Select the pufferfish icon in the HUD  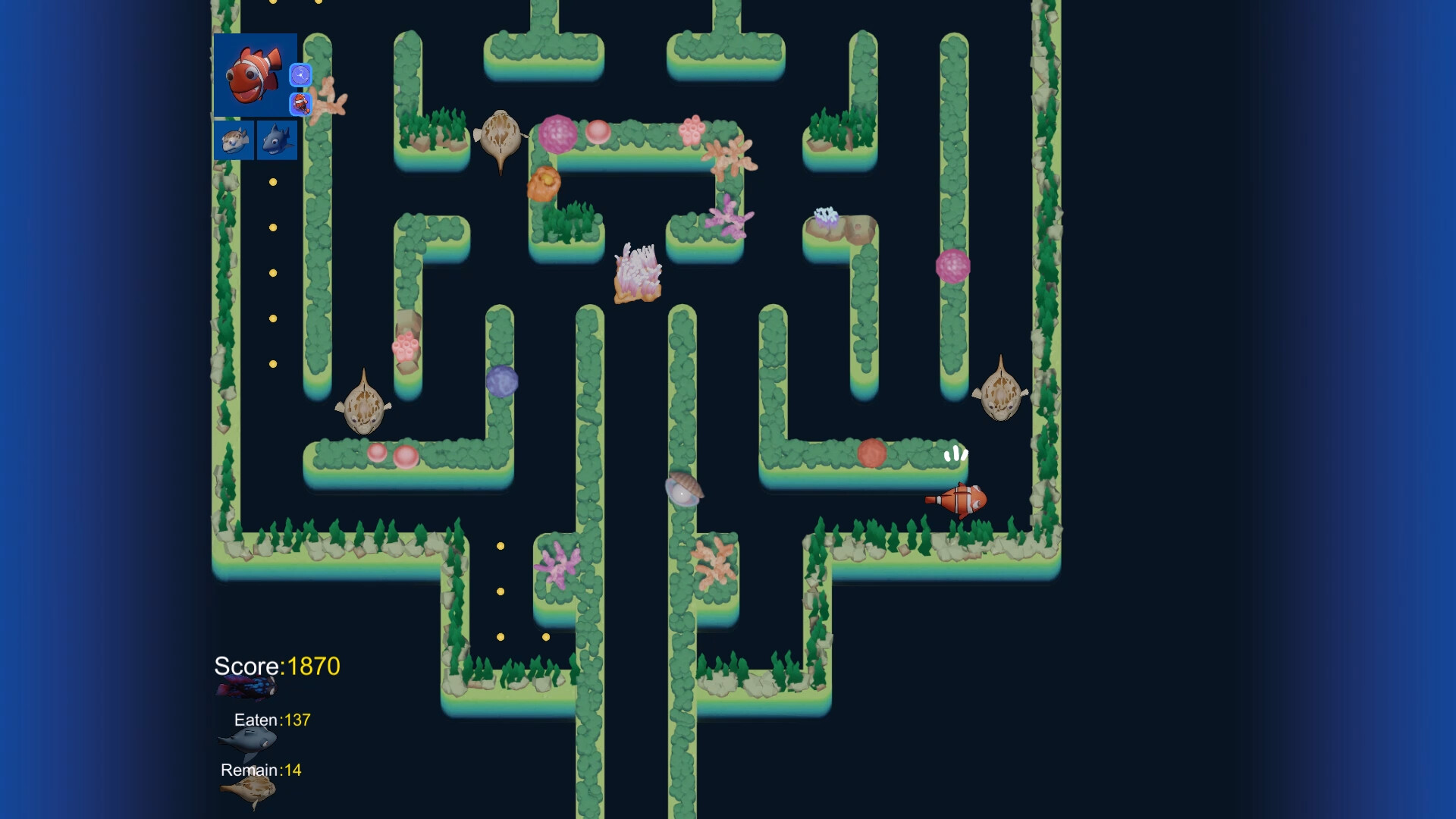(234, 140)
